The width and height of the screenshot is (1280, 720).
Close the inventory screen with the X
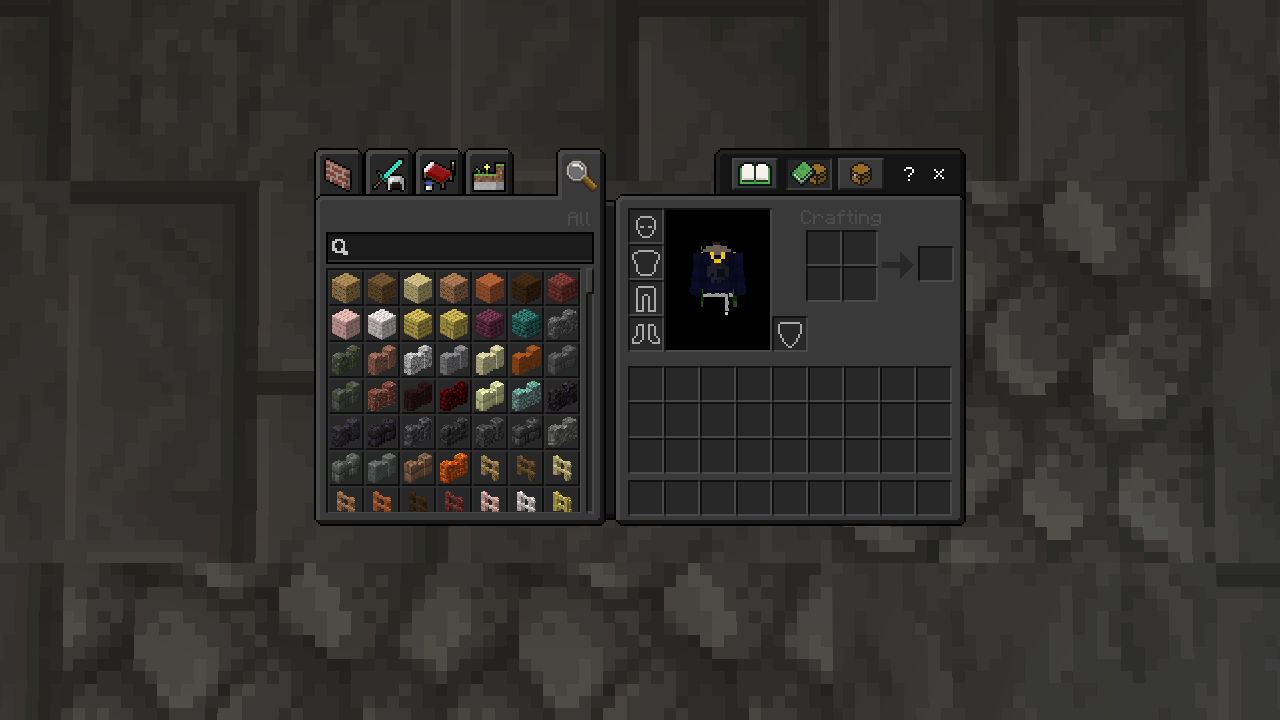(x=939, y=174)
